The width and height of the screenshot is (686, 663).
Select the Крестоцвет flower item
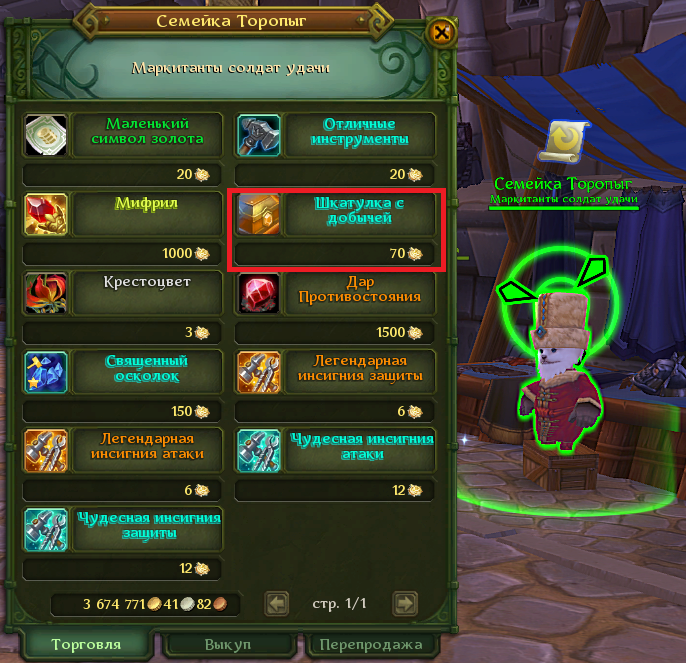pos(45,291)
